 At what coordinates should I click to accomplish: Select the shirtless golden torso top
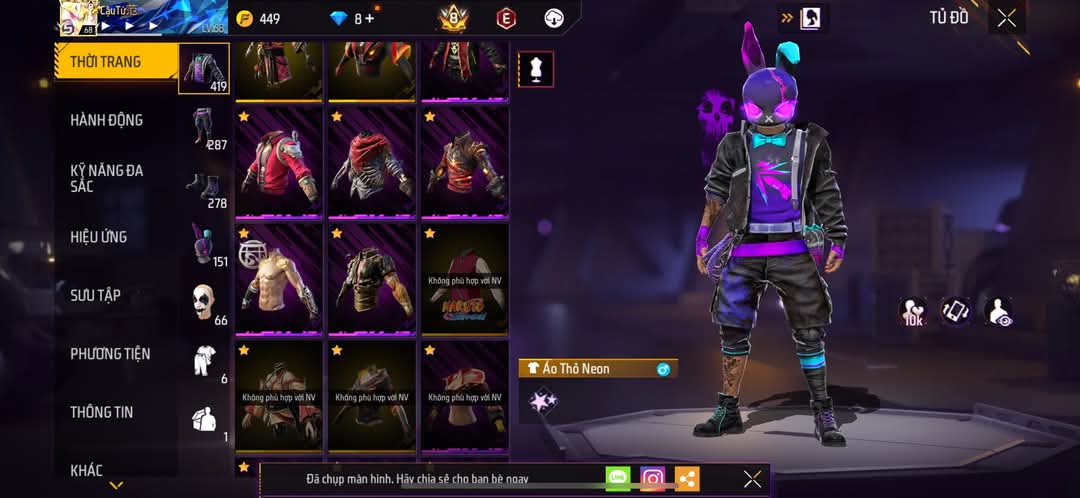[279, 278]
